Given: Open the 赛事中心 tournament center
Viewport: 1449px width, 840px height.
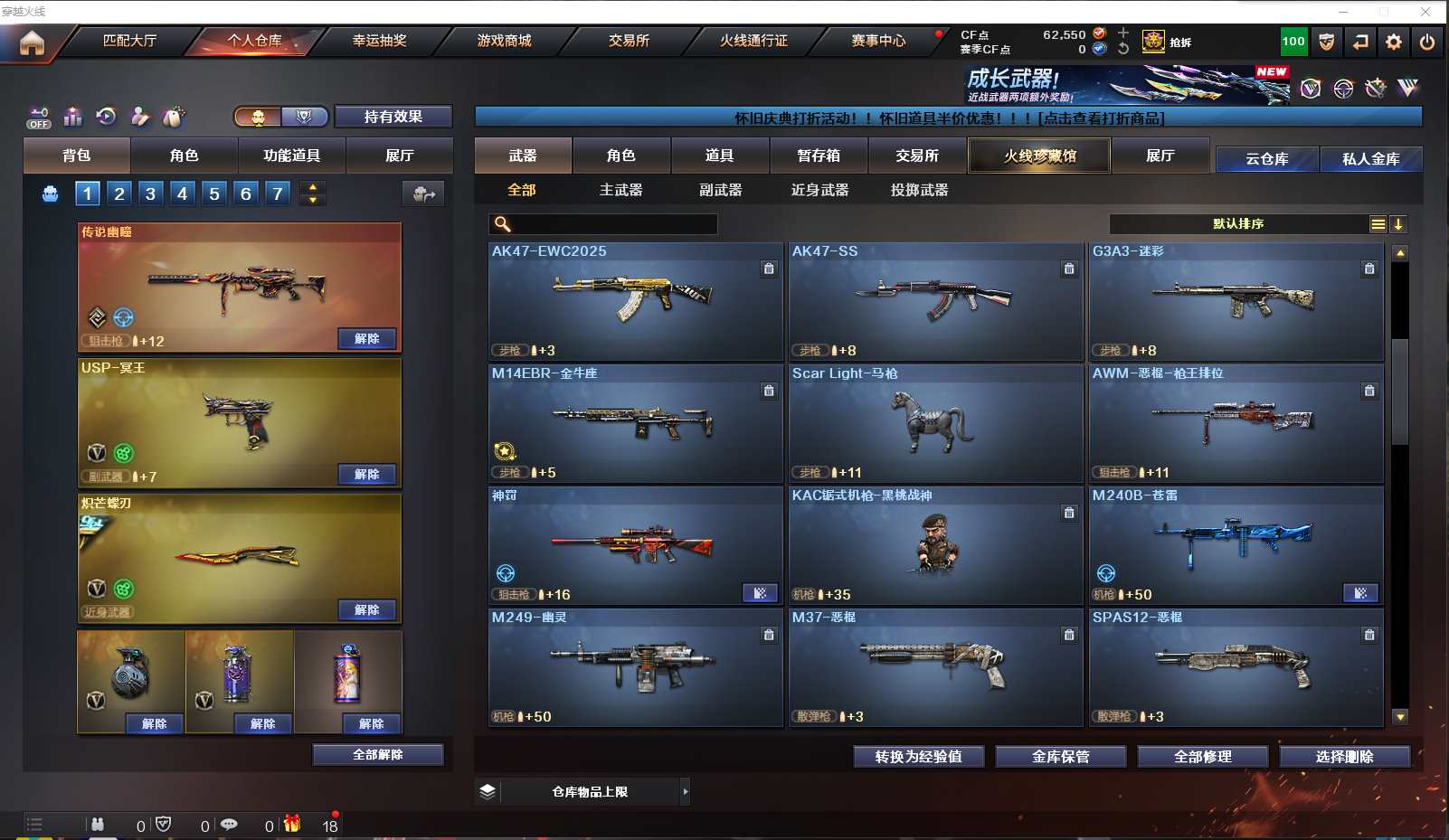Looking at the screenshot, I should (x=877, y=41).
